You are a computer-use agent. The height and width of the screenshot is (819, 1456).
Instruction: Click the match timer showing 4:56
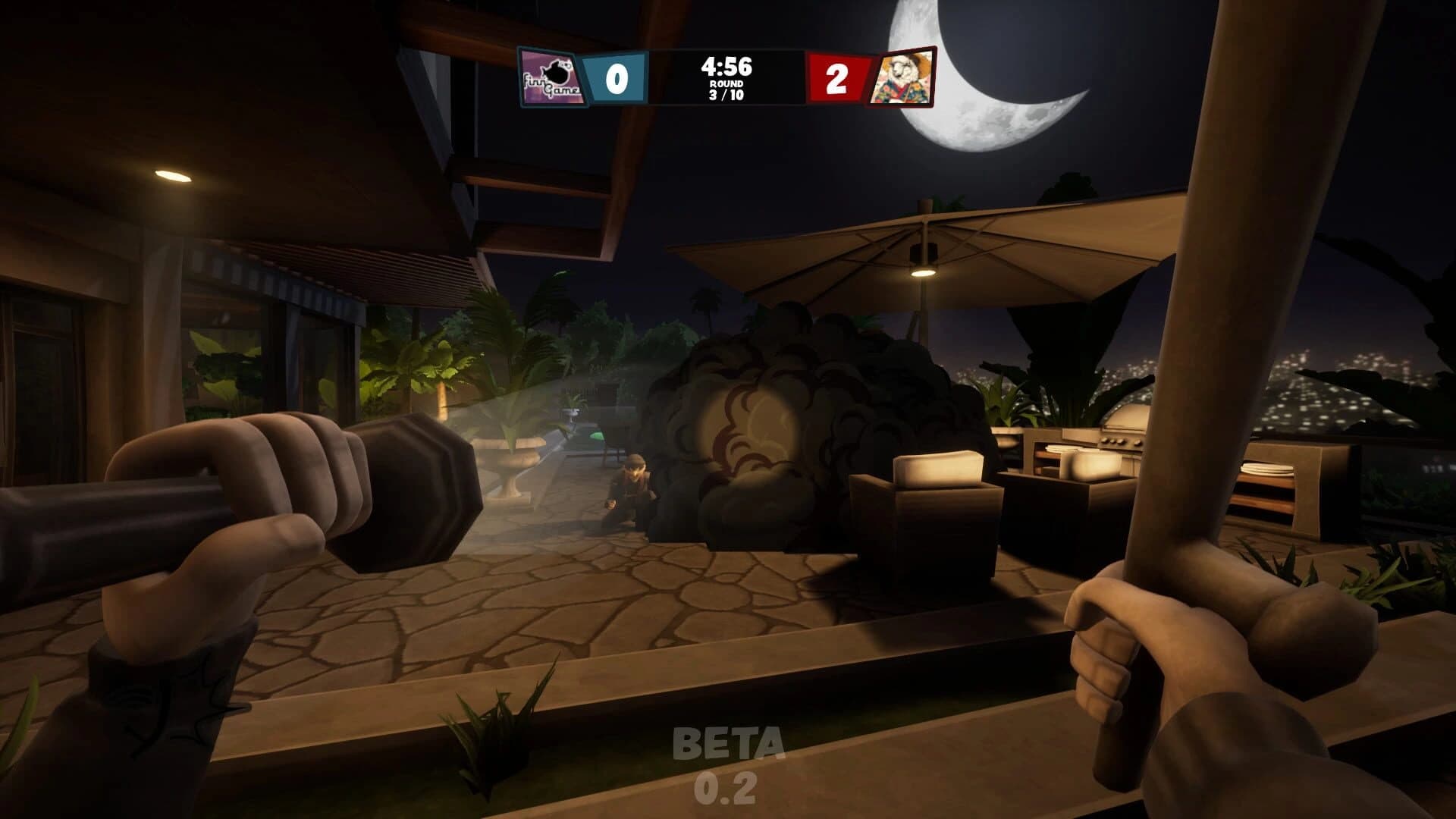(726, 67)
